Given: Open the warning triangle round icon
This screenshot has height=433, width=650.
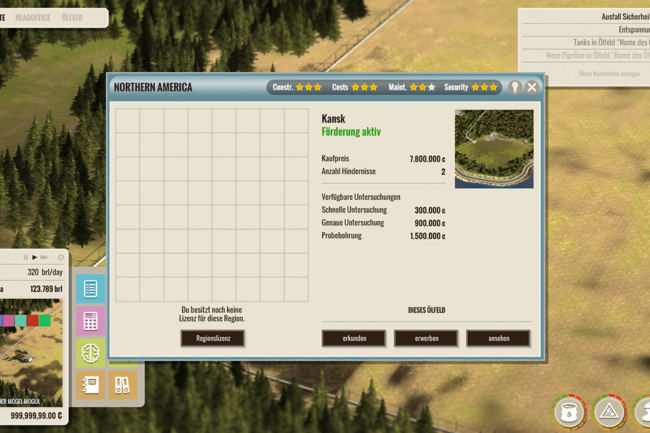Looking at the screenshot, I should click(x=609, y=411).
